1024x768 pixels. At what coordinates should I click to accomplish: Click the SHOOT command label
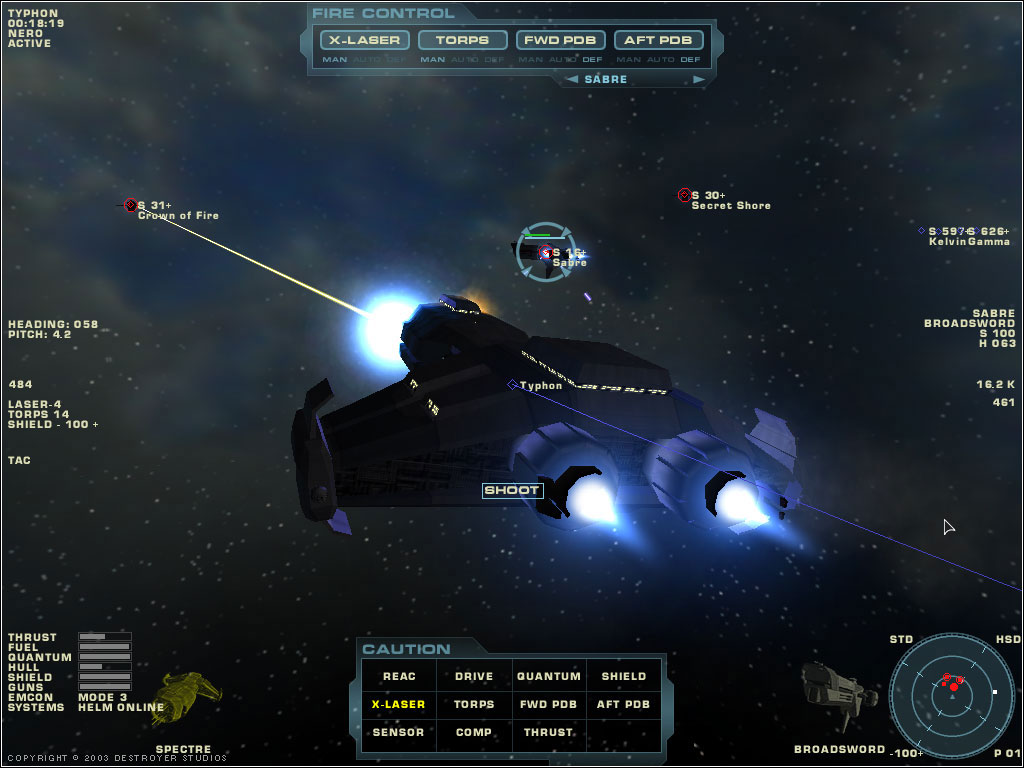513,491
